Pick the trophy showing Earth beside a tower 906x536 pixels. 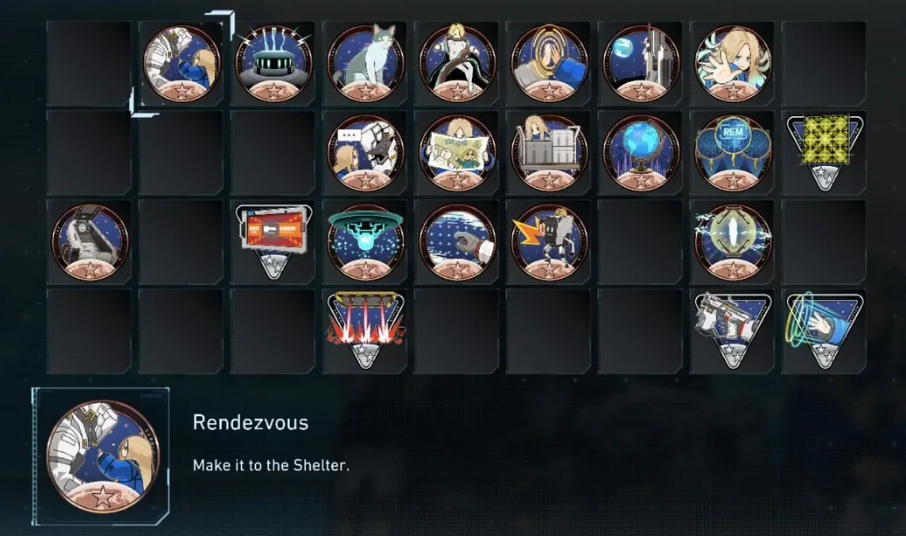pyautogui.click(x=641, y=62)
